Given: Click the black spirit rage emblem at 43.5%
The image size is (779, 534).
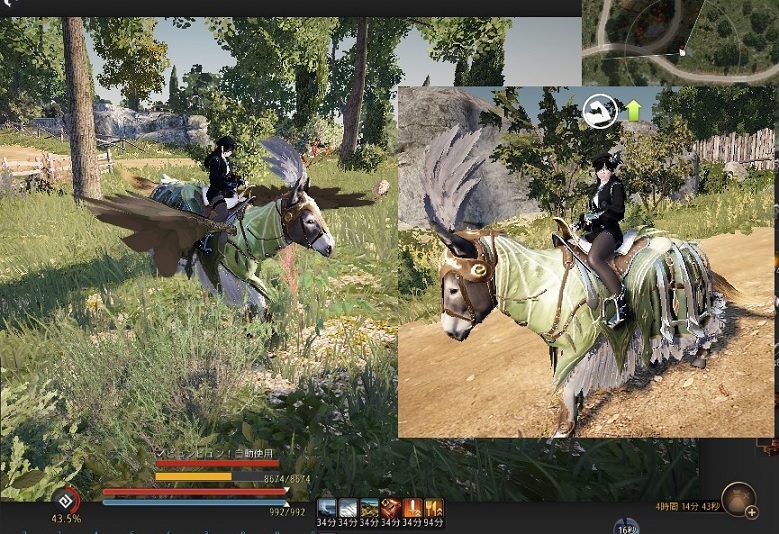Looking at the screenshot, I should 66,498.
